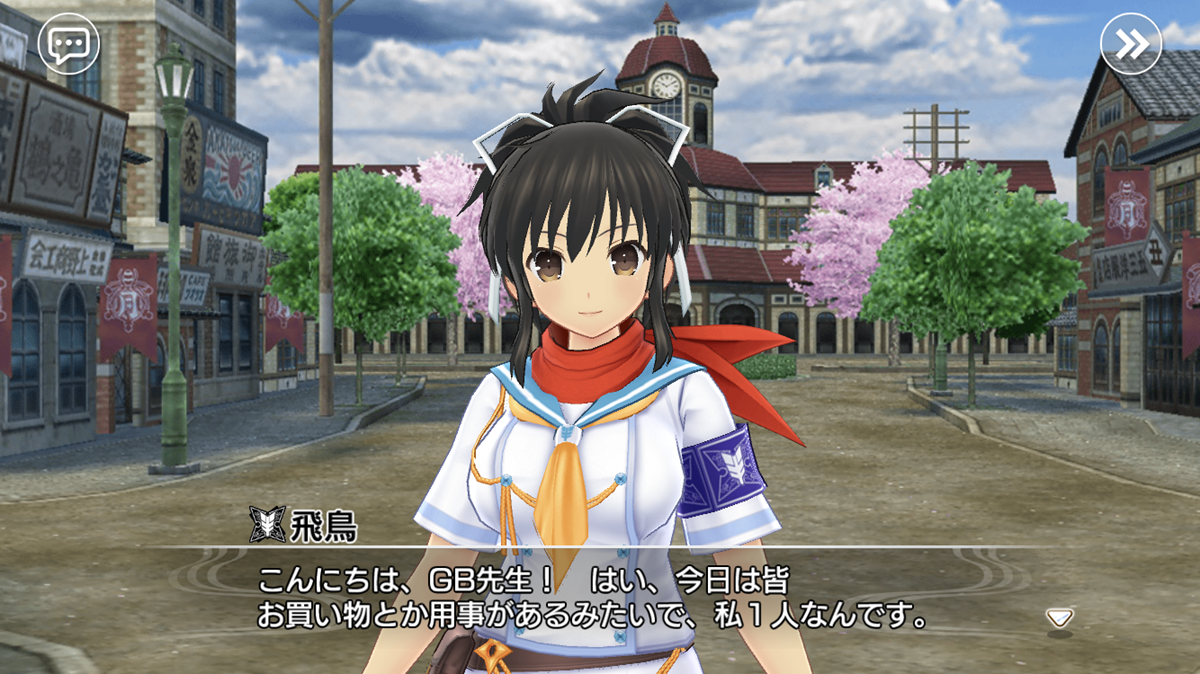
Task: Skip the scene with the double-arrow button
Action: [1130, 45]
